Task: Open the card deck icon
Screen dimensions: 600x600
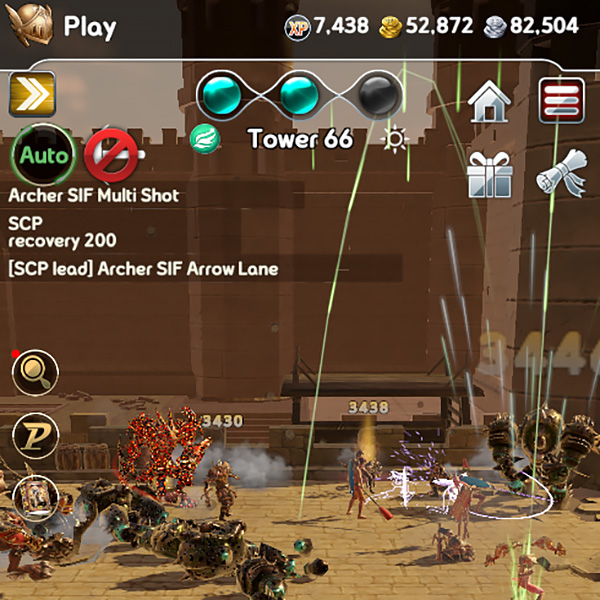Action: 35,496
